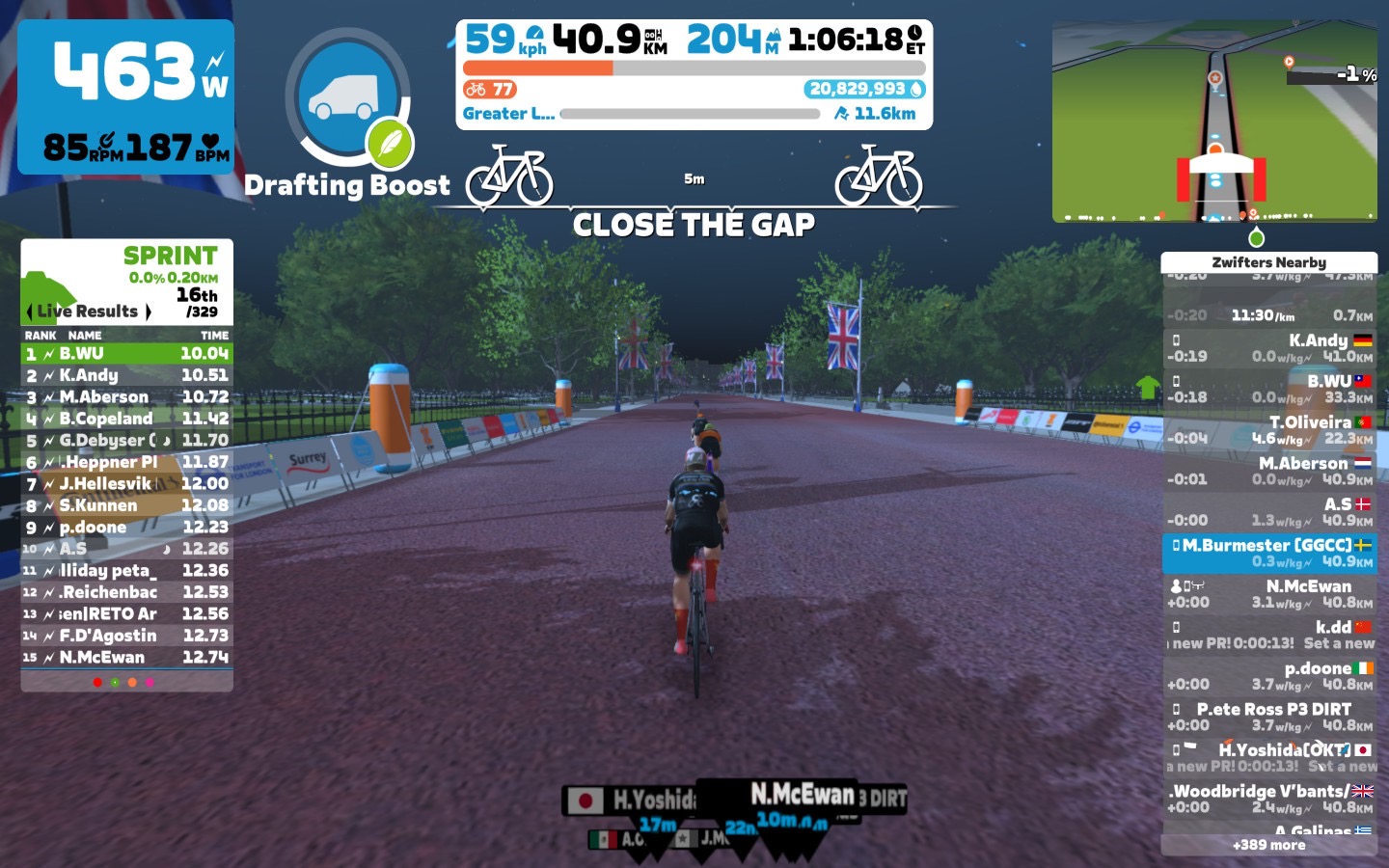Viewport: 1389px width, 868px height.
Task: Click previous arrow beside Live Results
Action: point(30,312)
